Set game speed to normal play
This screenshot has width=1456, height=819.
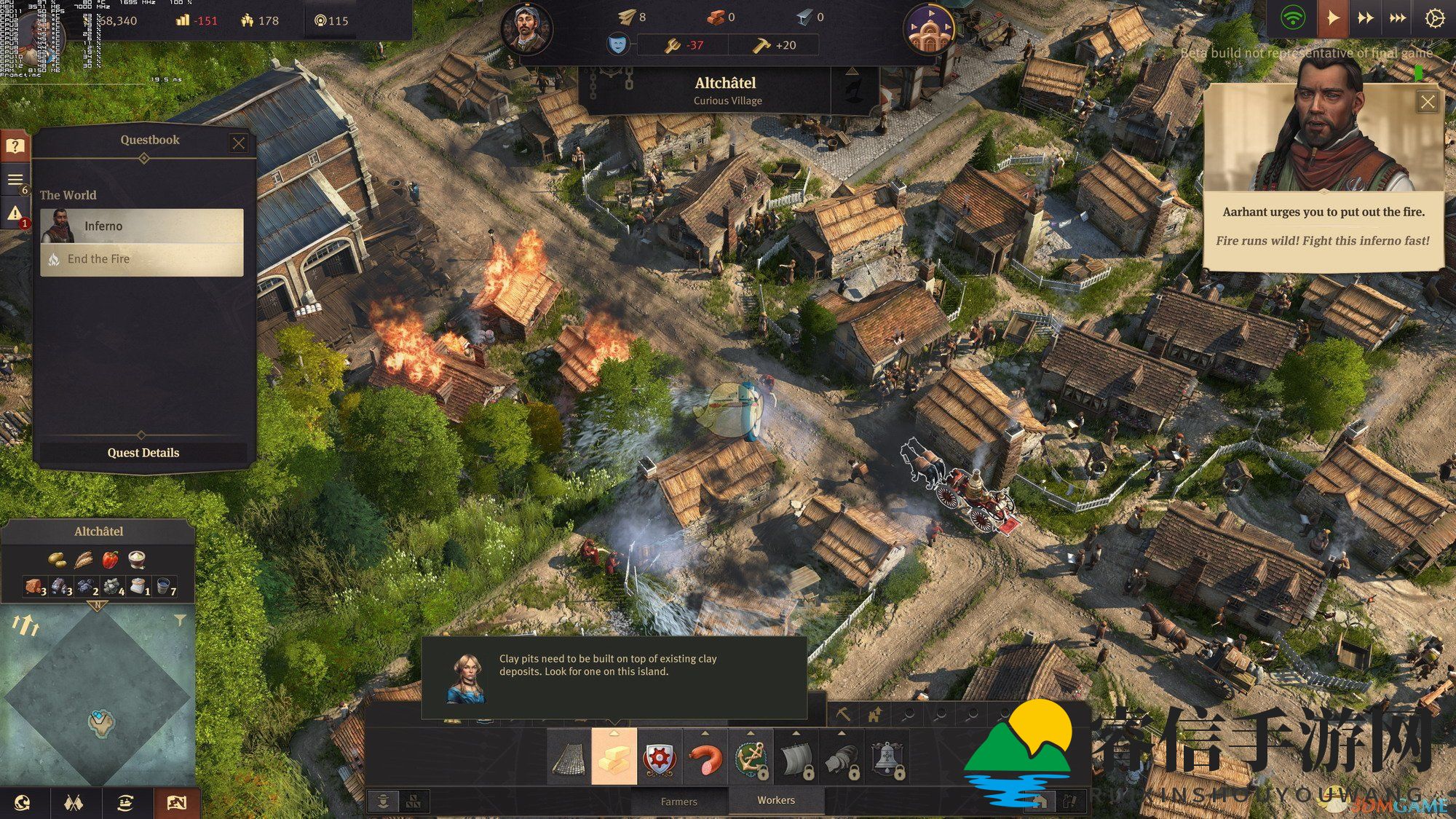click(1332, 18)
